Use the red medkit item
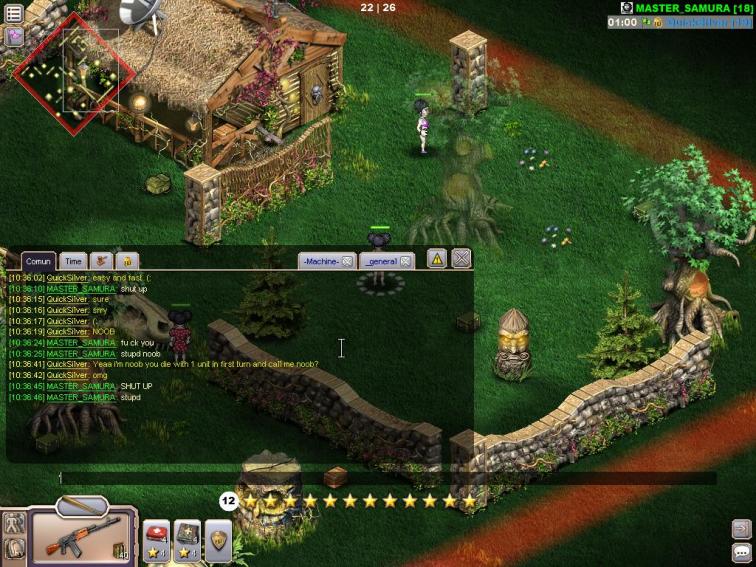This screenshot has height=567, width=756. tap(157, 536)
